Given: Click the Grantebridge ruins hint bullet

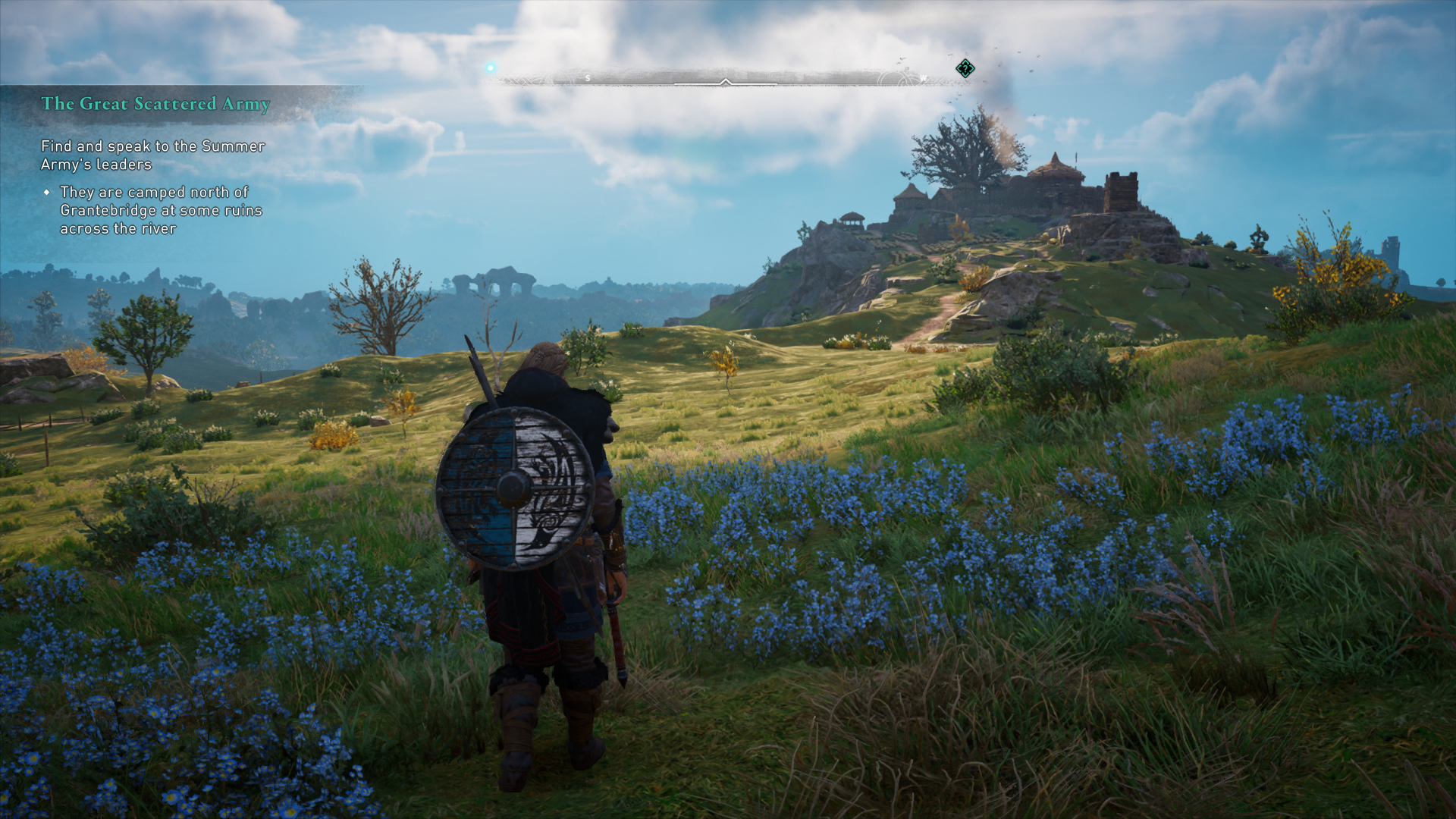Looking at the screenshot, I should point(160,211).
